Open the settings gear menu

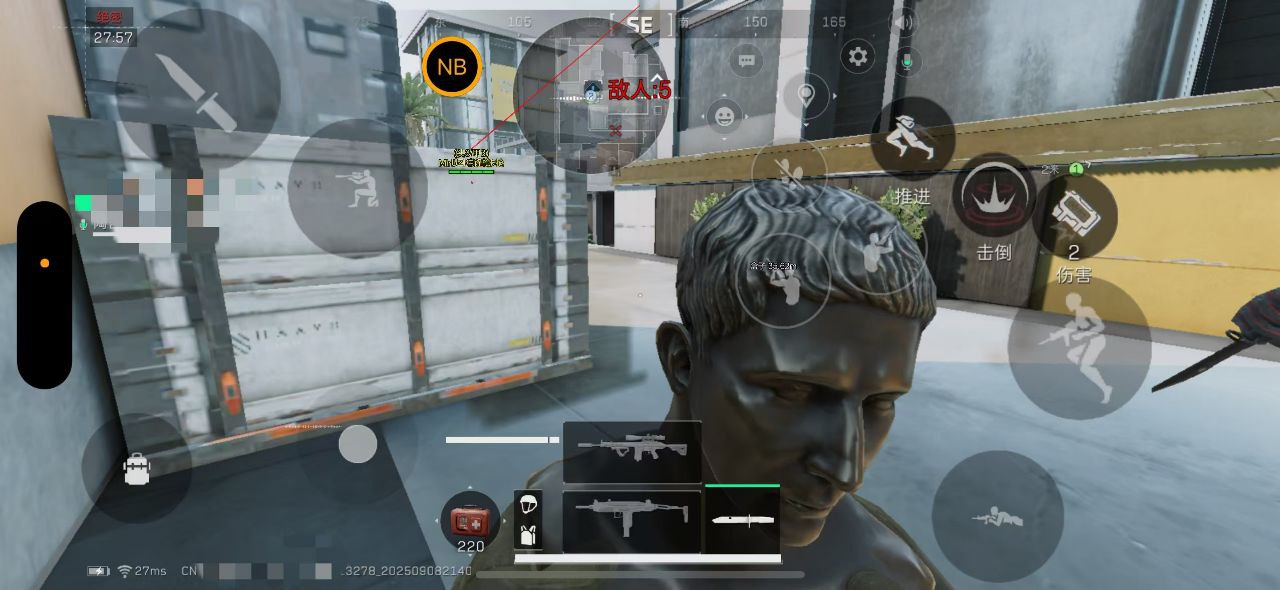857,57
